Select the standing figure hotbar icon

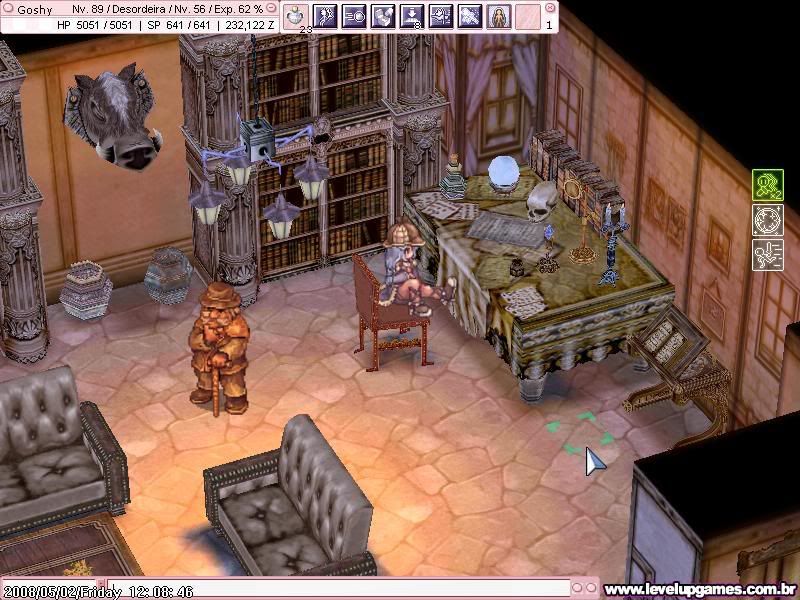click(498, 16)
